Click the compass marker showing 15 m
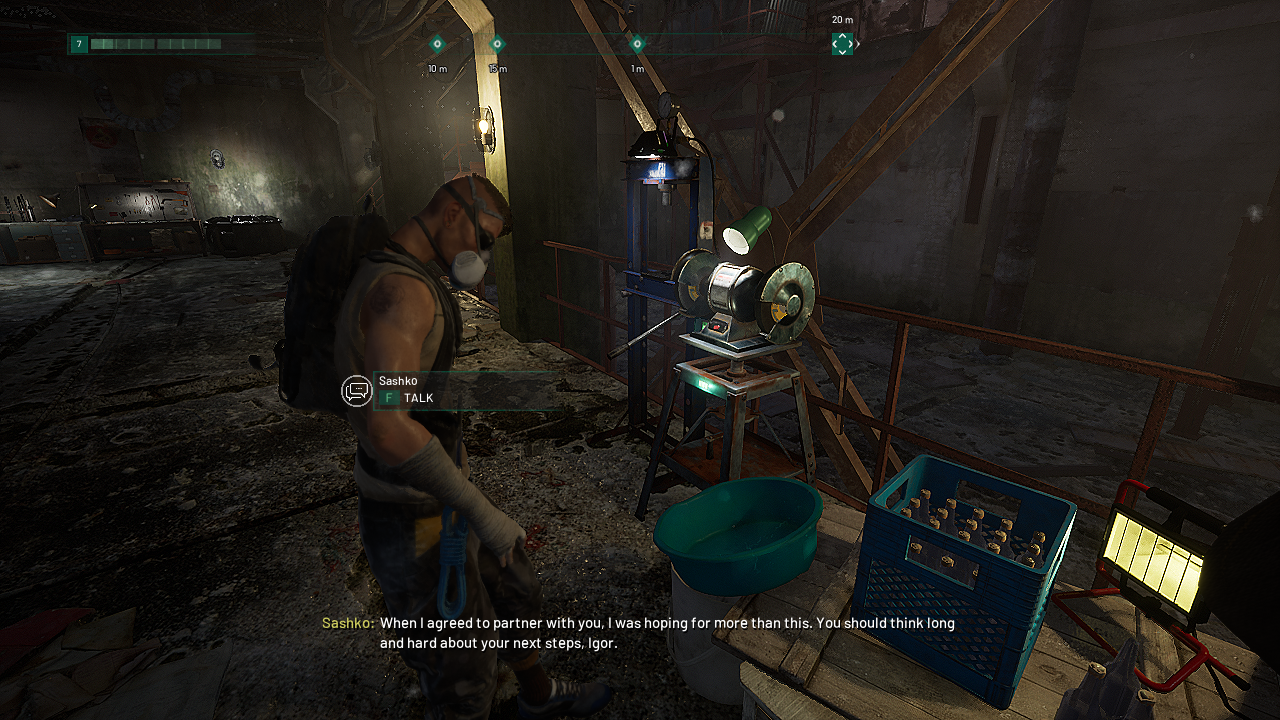Image resolution: width=1280 pixels, height=720 pixels. pyautogui.click(x=497, y=44)
